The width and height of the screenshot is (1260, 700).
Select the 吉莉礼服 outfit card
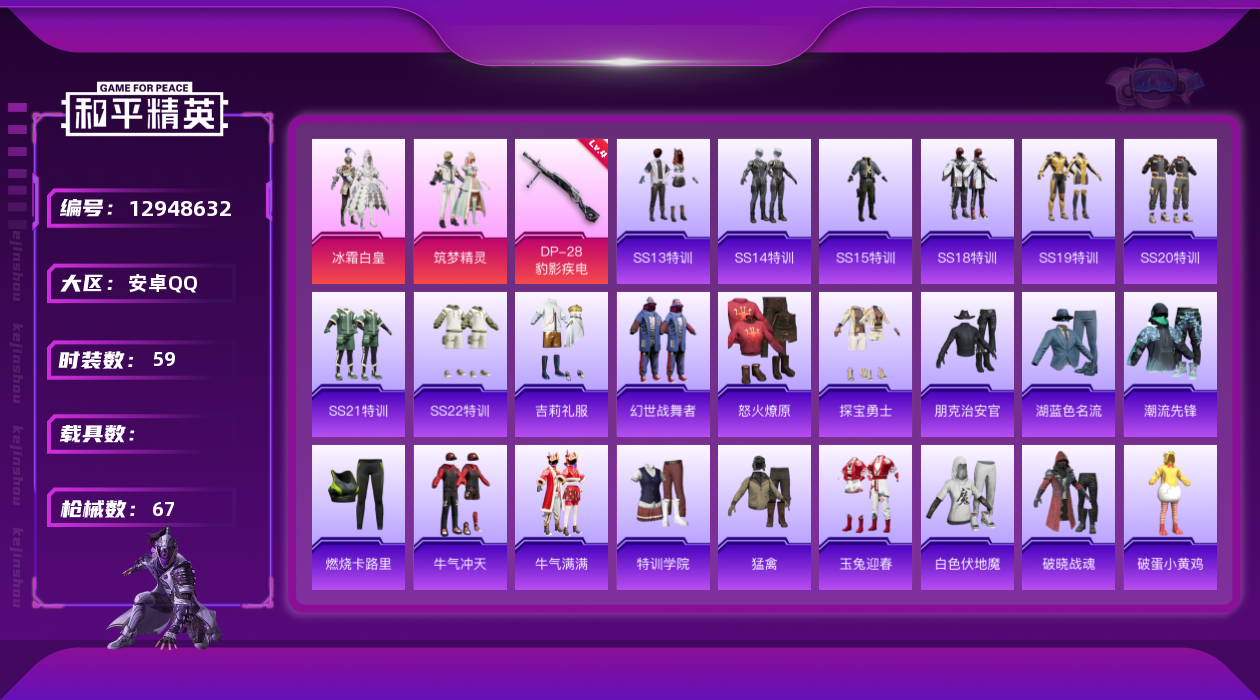tap(561, 364)
